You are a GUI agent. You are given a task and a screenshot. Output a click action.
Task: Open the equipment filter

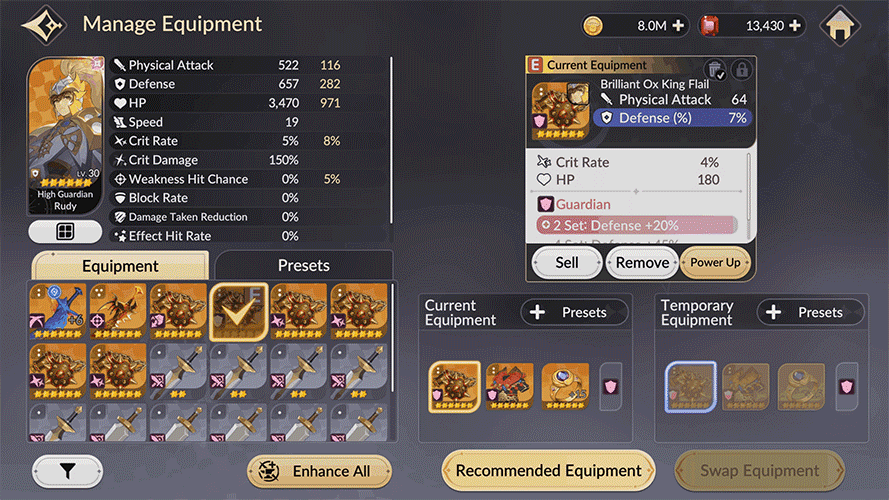67,471
